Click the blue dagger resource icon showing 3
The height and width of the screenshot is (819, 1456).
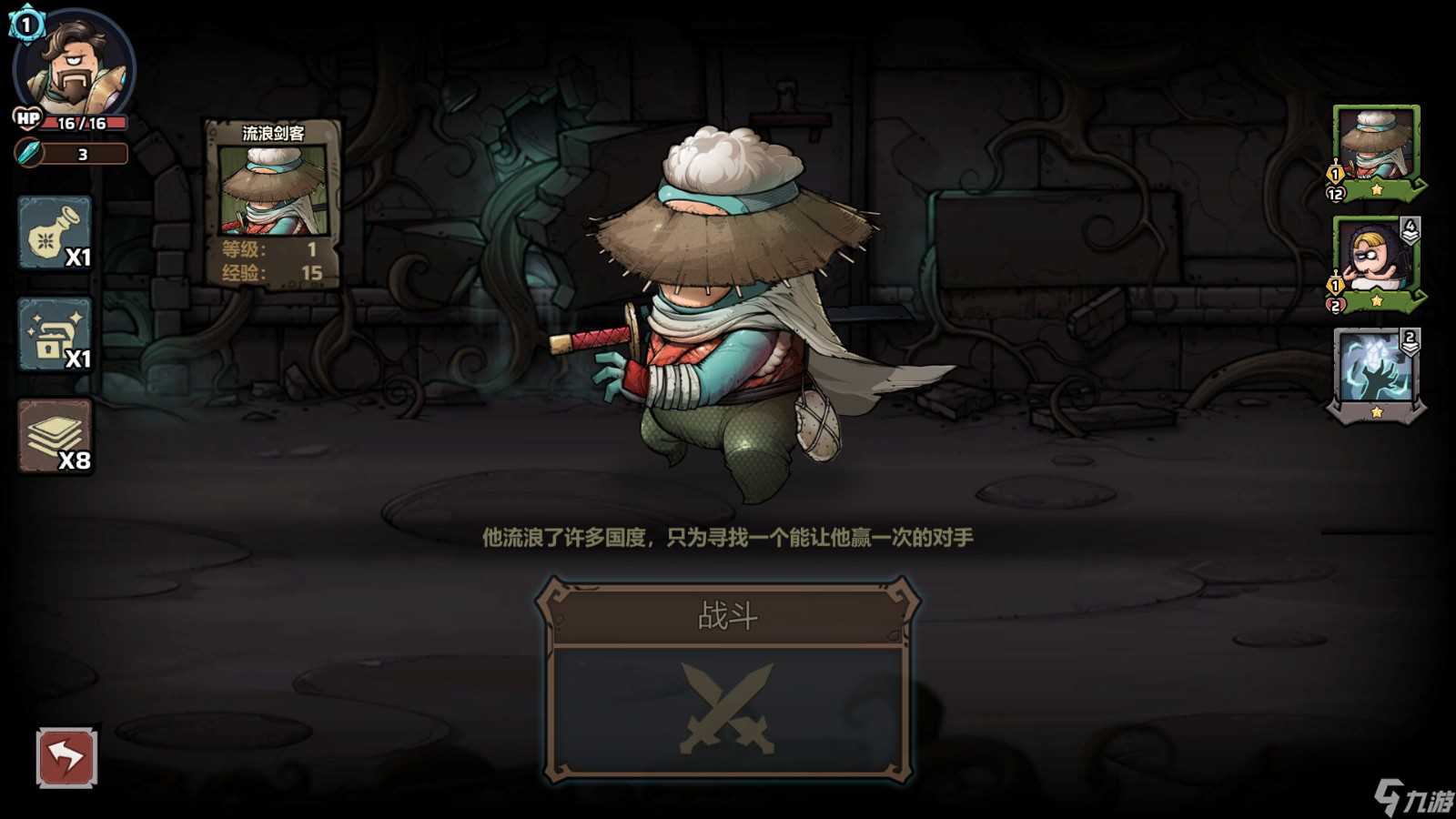(27, 154)
